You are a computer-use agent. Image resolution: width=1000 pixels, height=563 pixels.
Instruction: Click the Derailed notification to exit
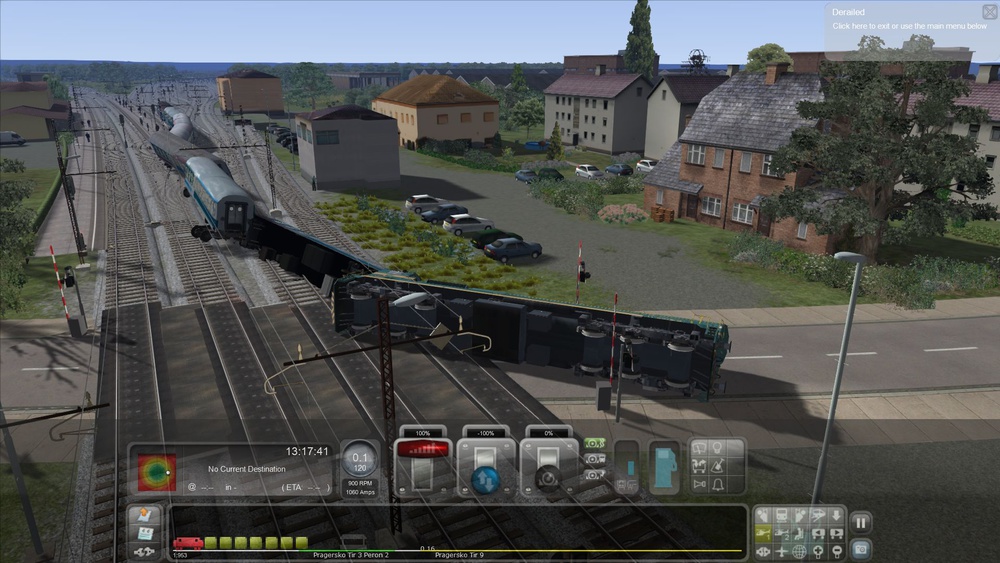908,19
